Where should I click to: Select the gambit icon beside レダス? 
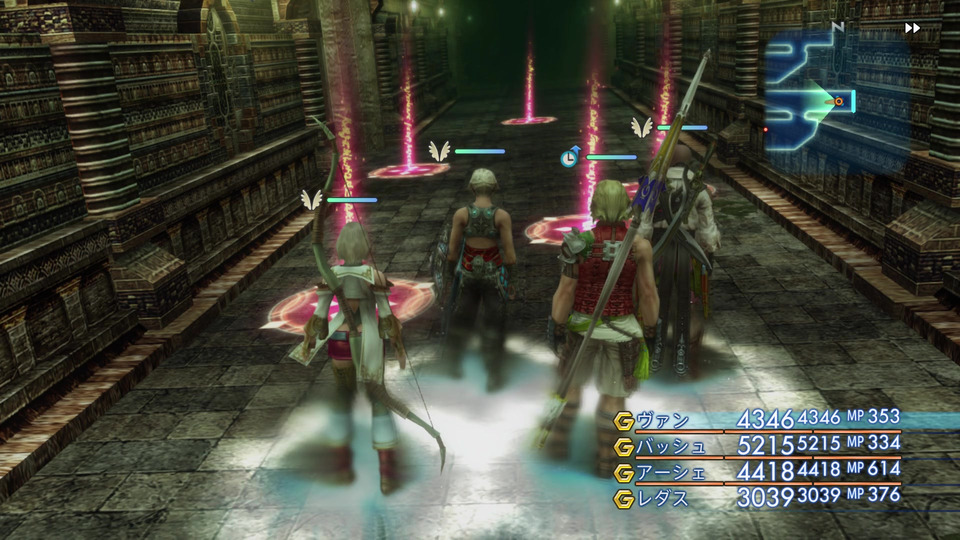click(x=624, y=498)
